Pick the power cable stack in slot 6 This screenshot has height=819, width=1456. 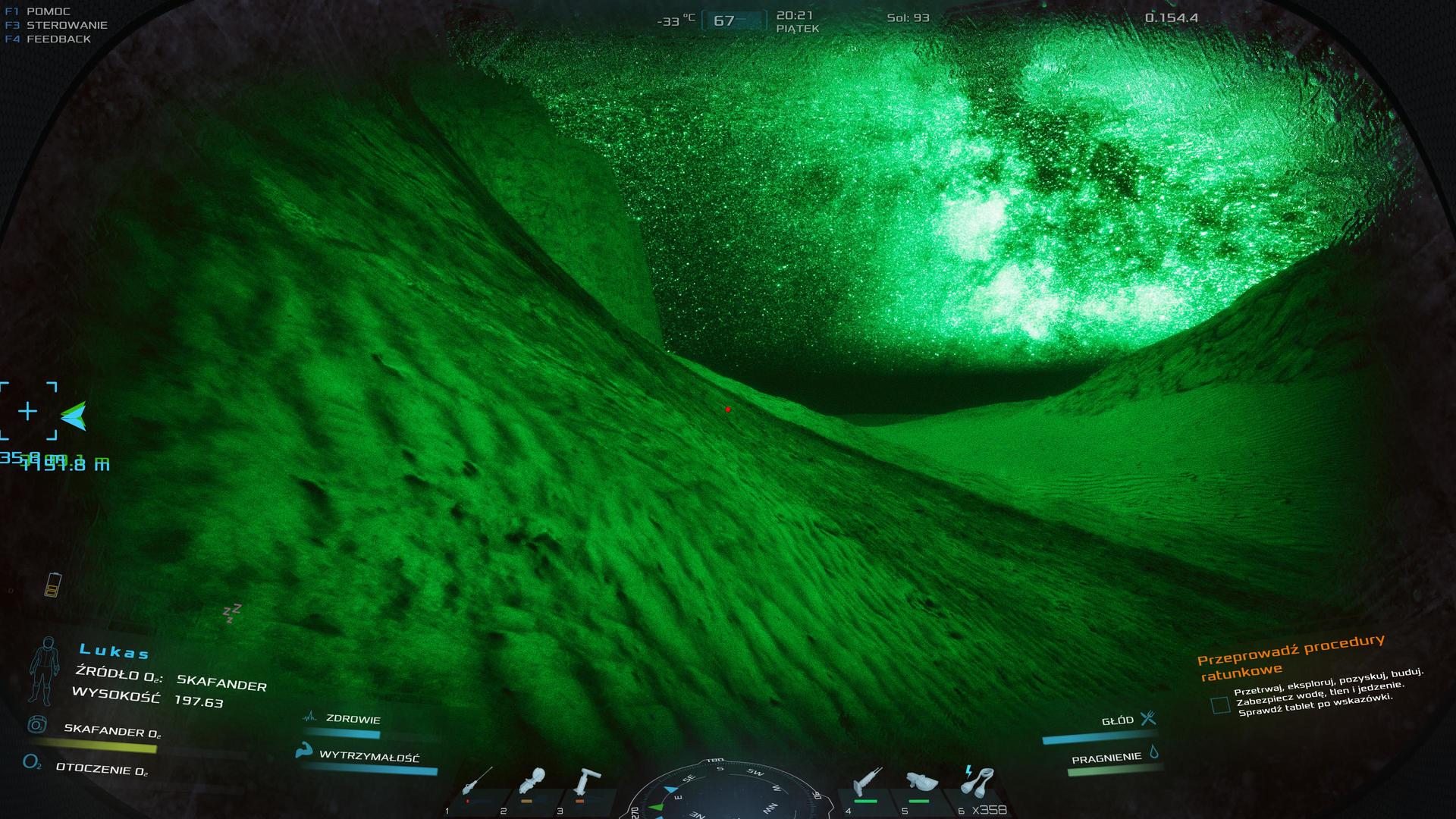point(977,781)
